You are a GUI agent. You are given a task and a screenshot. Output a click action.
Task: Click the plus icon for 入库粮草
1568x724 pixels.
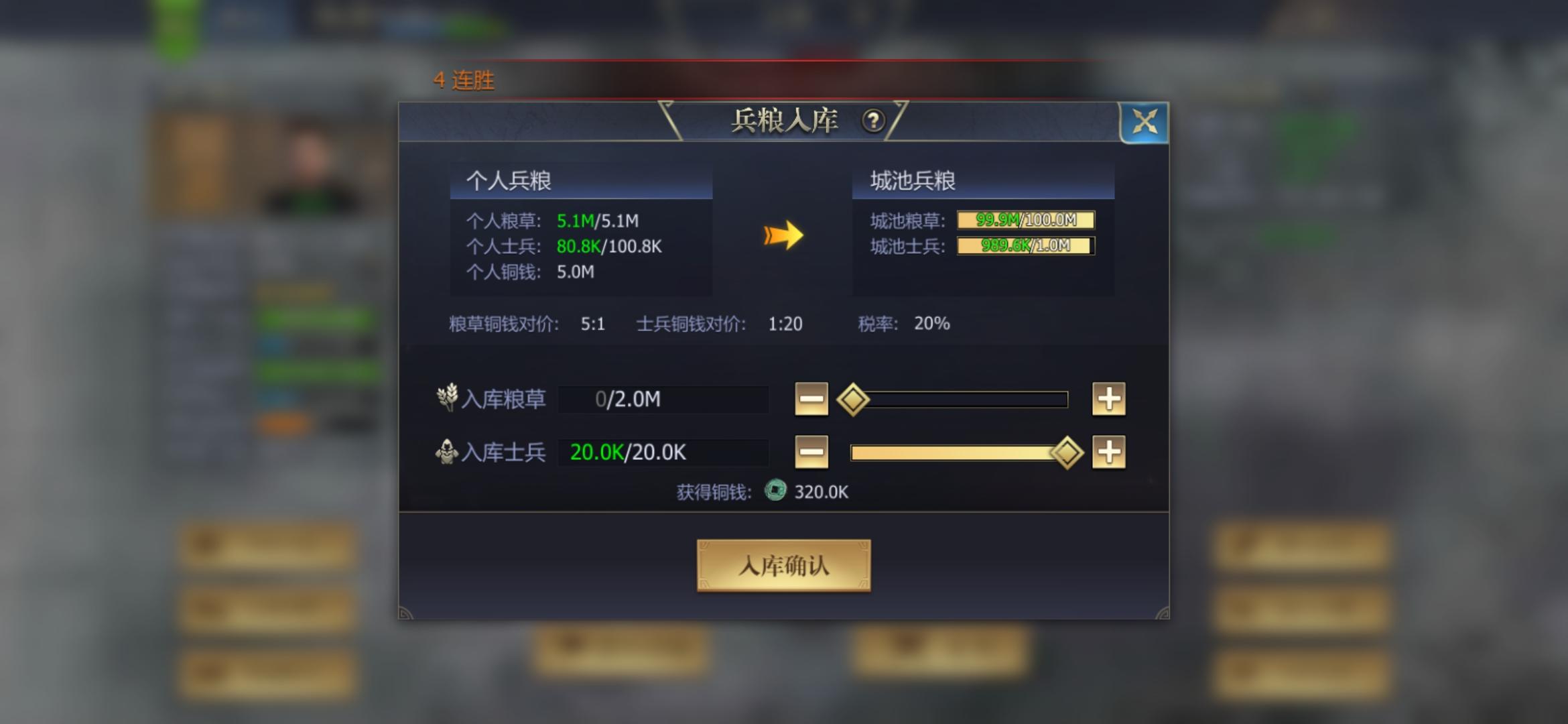click(x=1108, y=398)
